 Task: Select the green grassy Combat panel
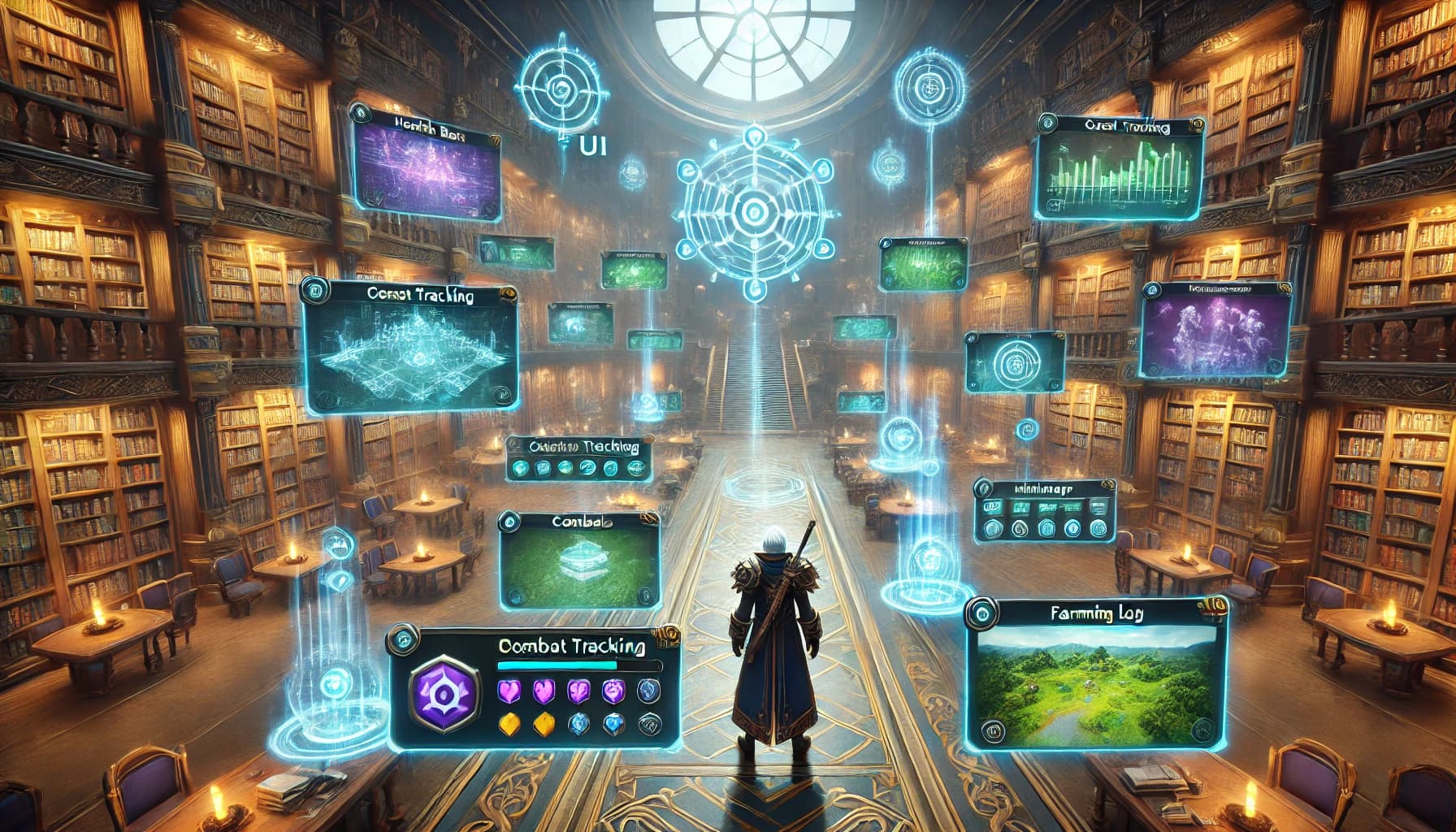[x=578, y=561]
